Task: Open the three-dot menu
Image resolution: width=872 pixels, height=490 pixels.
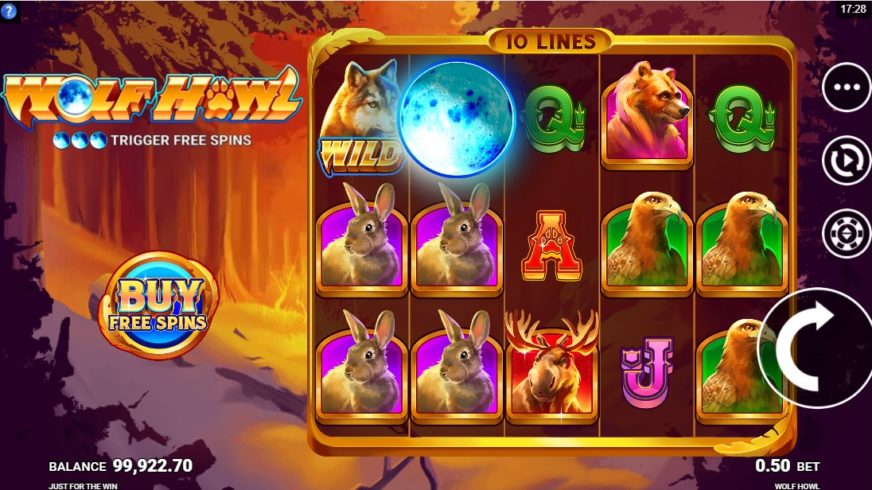Action: (846, 88)
